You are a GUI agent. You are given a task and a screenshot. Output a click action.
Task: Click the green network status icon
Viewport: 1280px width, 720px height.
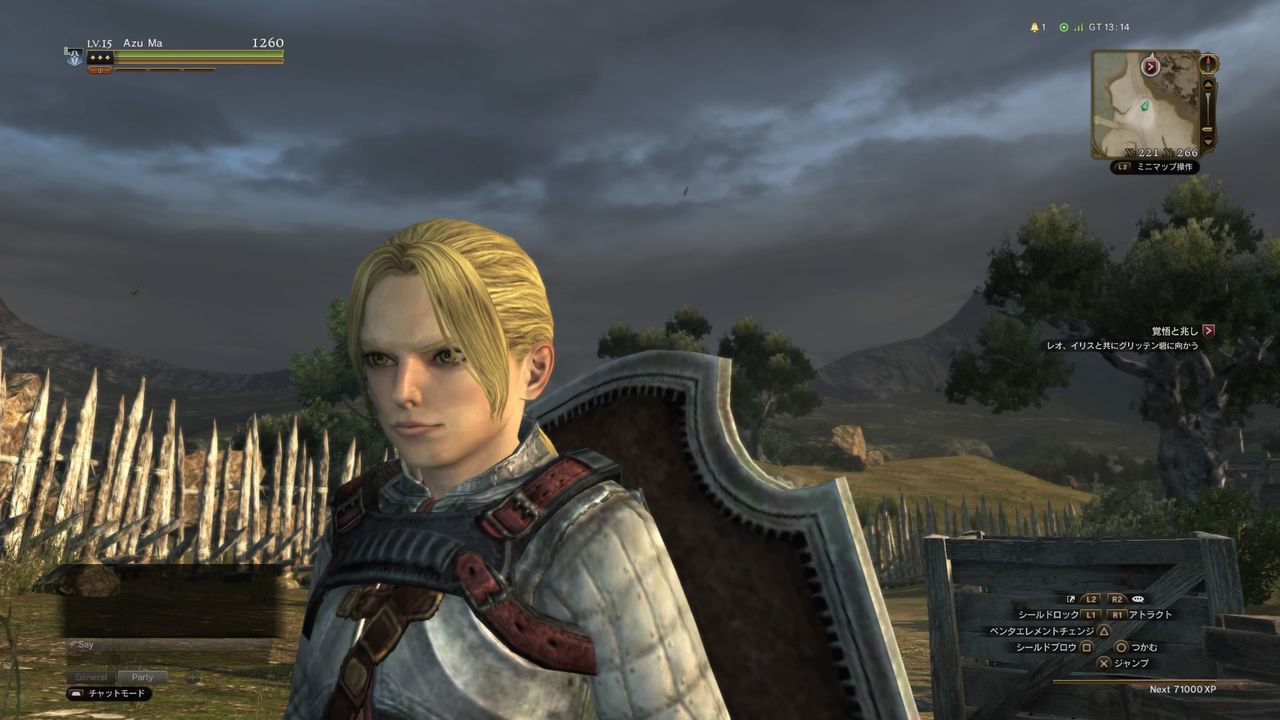[1064, 27]
